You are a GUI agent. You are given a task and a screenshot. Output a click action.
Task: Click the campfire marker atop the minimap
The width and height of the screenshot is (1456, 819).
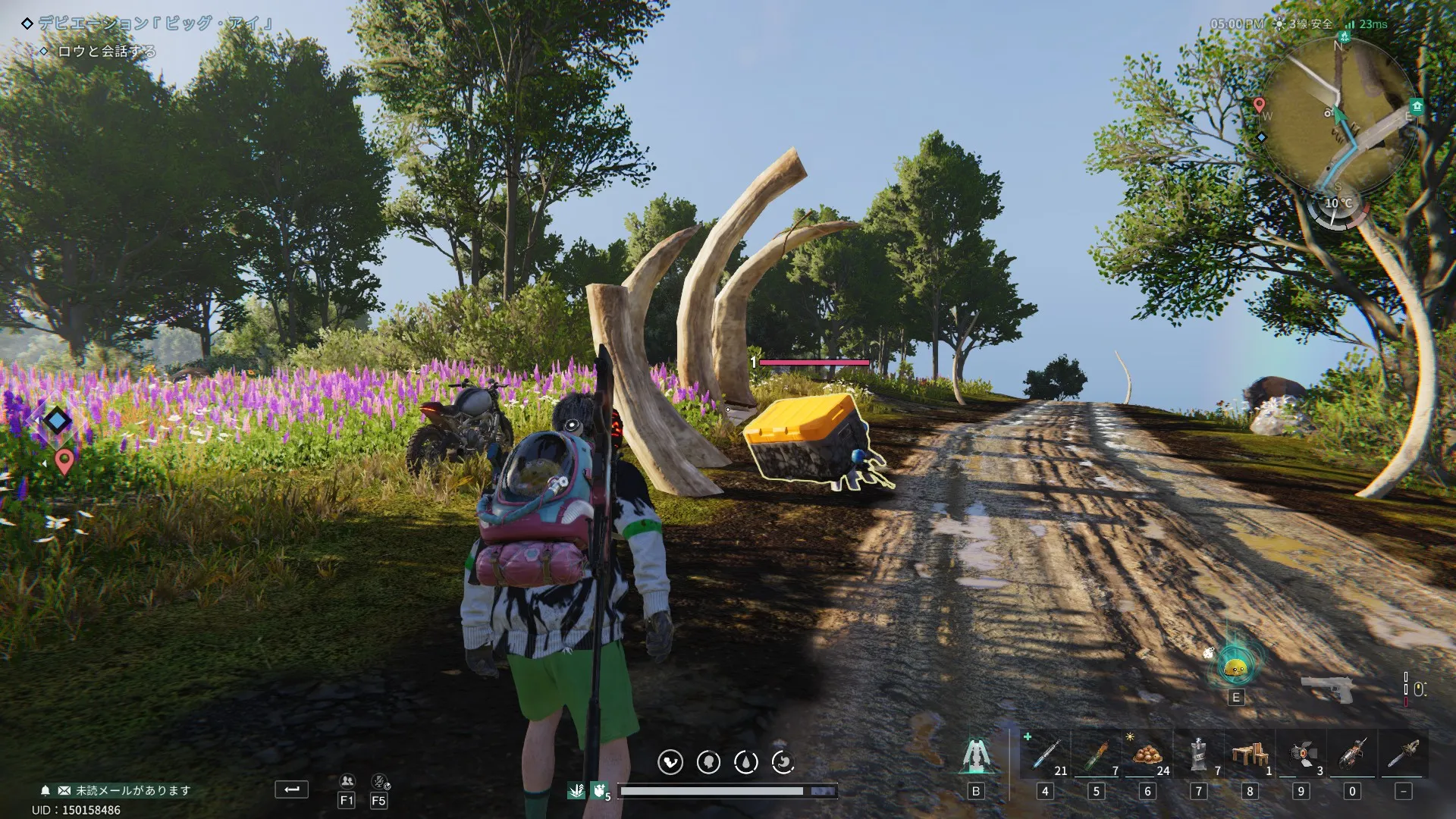(1345, 36)
